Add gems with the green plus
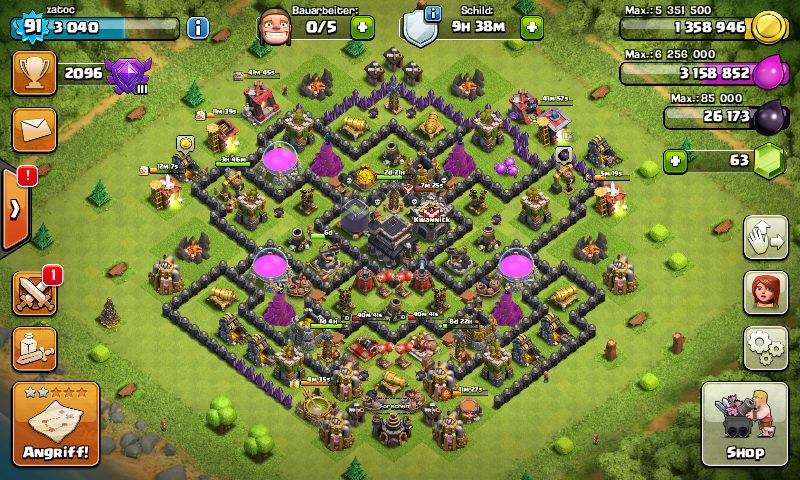The height and width of the screenshot is (480, 800). [677, 159]
